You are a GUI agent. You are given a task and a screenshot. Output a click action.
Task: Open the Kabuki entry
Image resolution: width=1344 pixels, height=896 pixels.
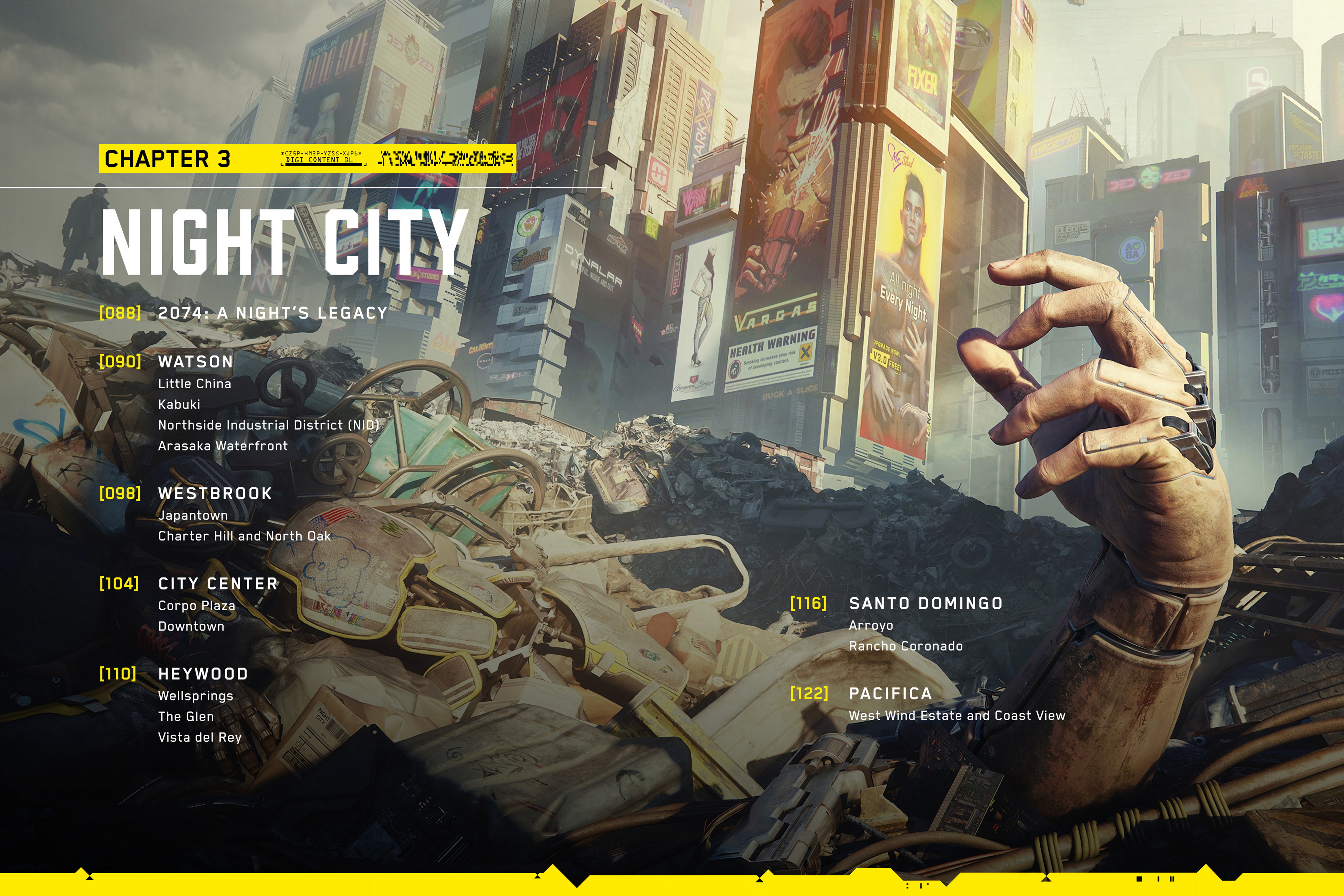pyautogui.click(x=179, y=405)
